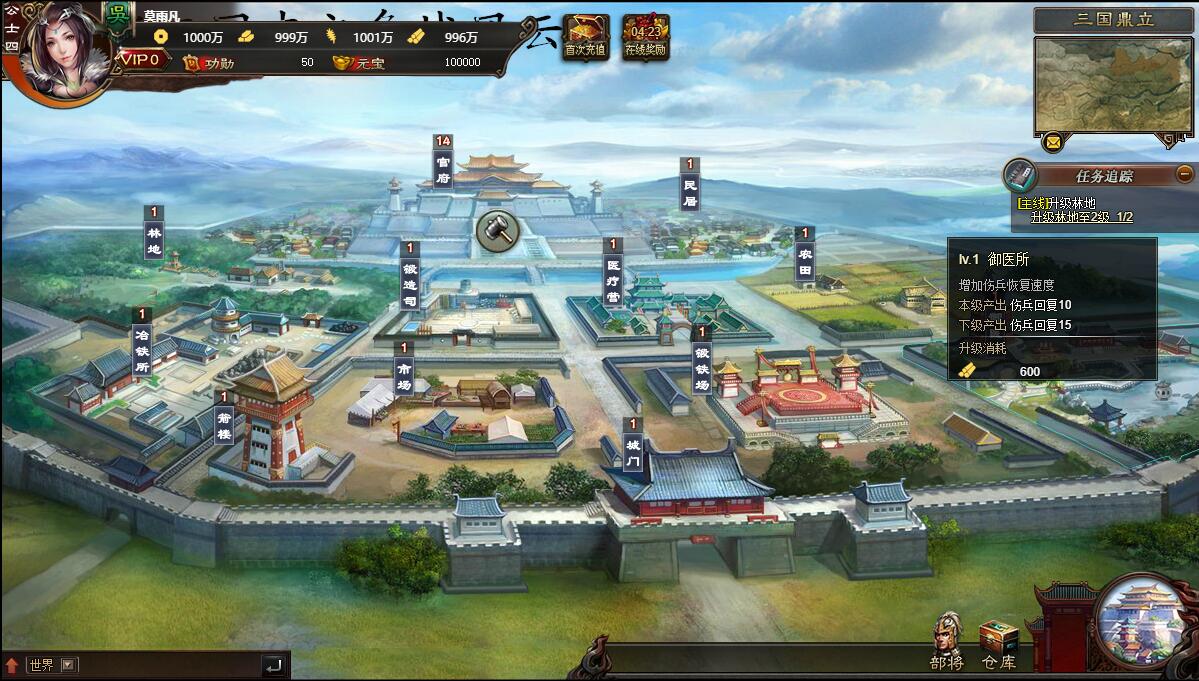Click the hammer build icon

click(494, 231)
